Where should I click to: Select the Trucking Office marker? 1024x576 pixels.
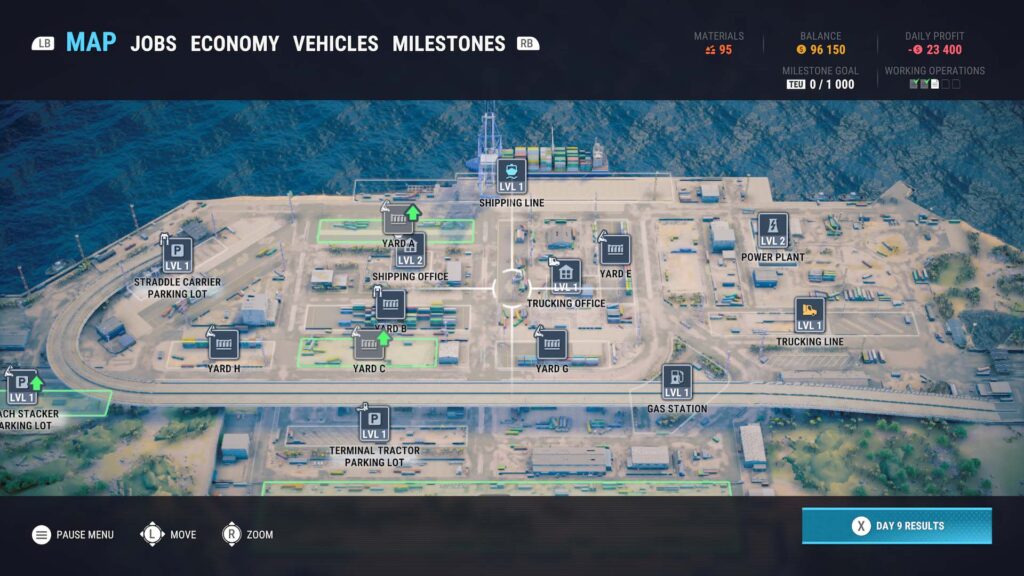566,276
